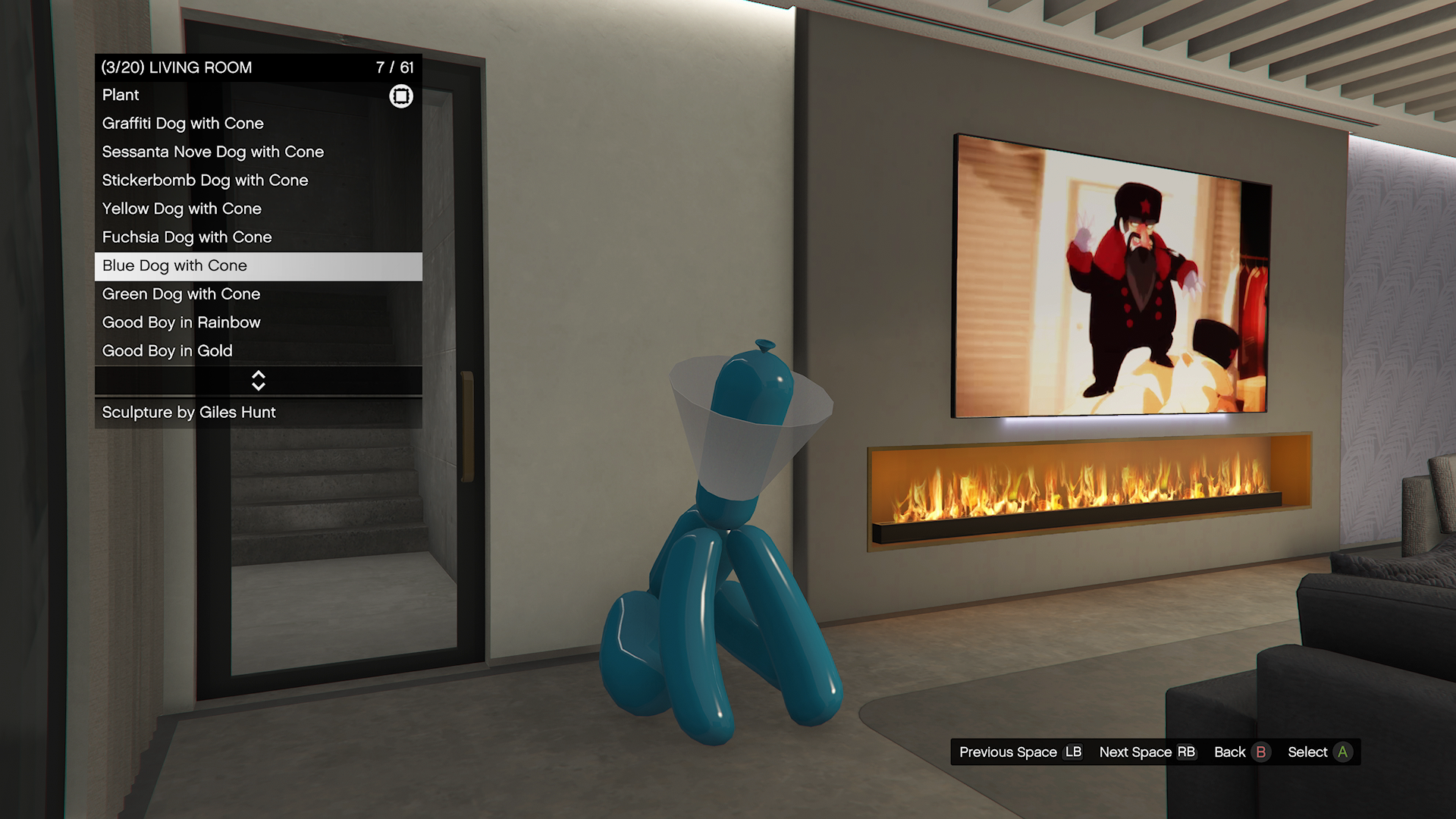Click the highlighted Blue Dog with Cone
1456x819 pixels.
258,266
